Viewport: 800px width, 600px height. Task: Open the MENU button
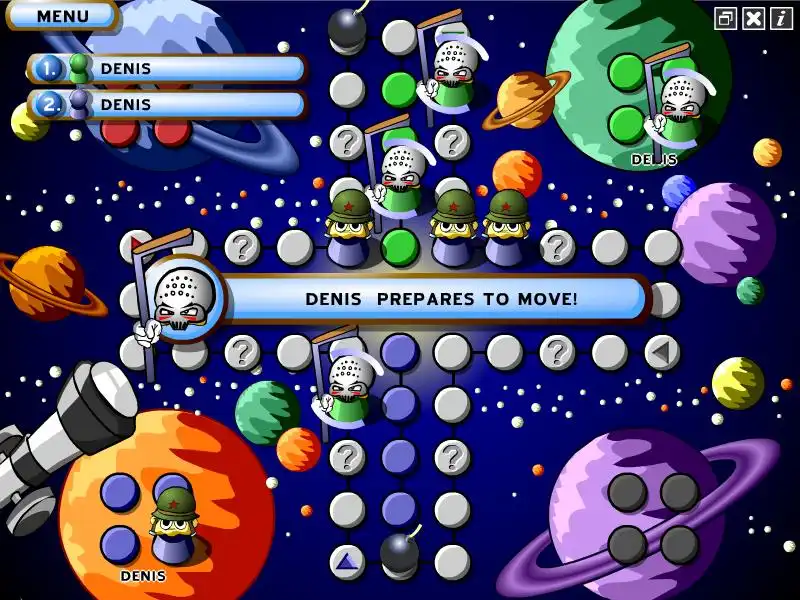tap(62, 16)
